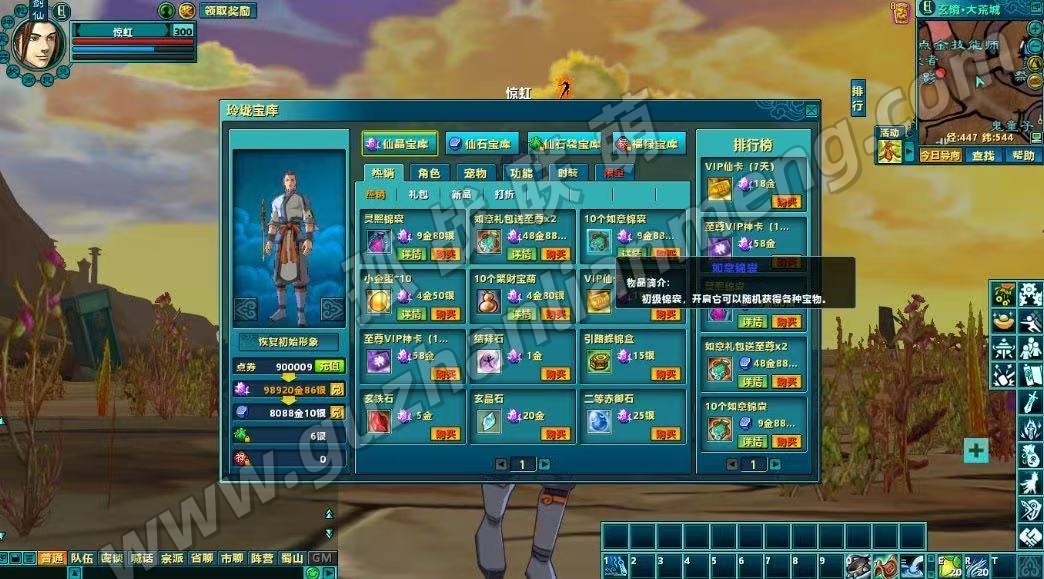Viewport: 1044px width, 579px height.
Task: Click the 查找 button under the minimap
Action: pos(983,156)
